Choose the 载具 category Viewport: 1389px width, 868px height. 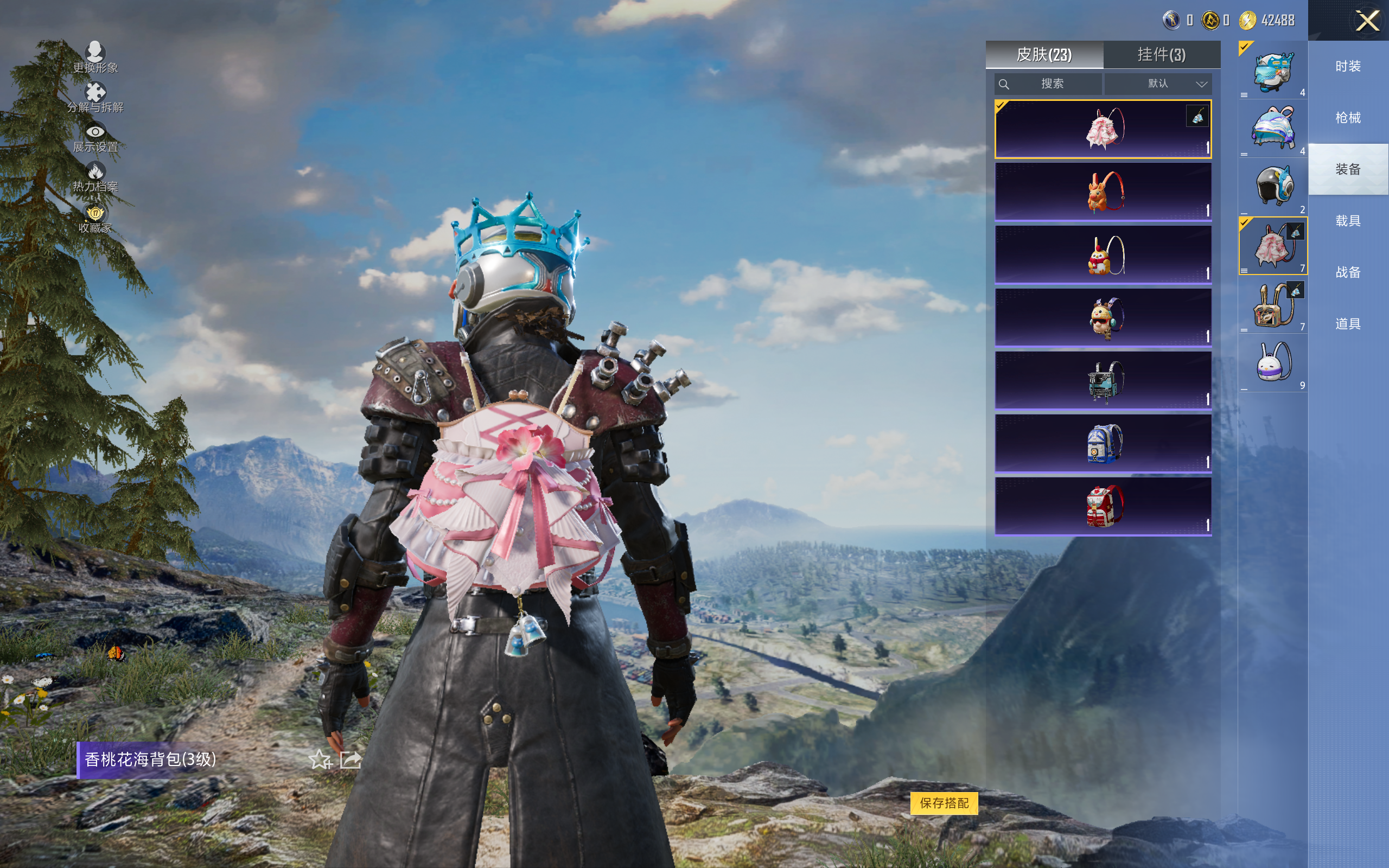click(x=1348, y=221)
